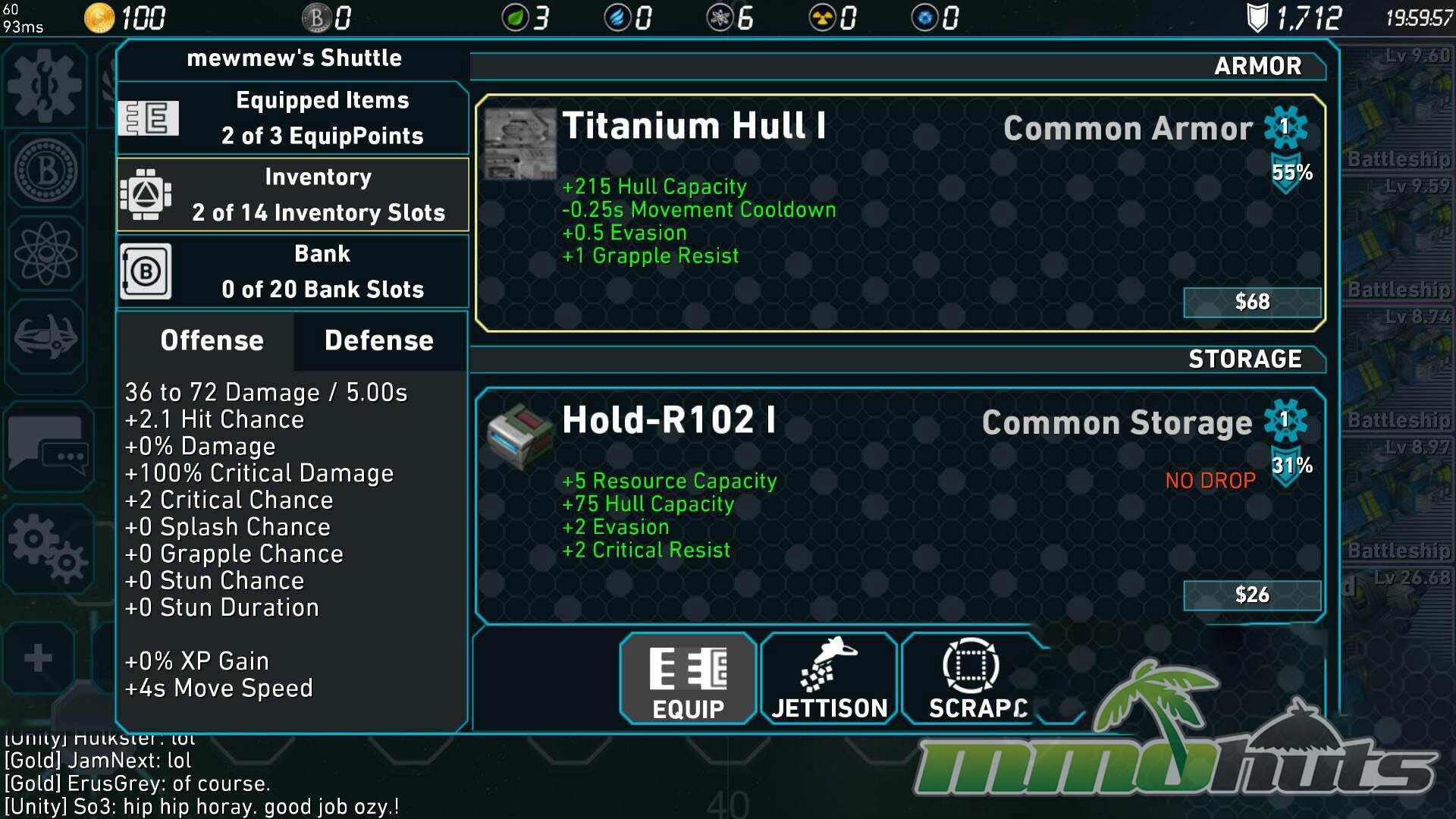Click the plus icon in sidebar
The image size is (1456, 819).
click(38, 657)
